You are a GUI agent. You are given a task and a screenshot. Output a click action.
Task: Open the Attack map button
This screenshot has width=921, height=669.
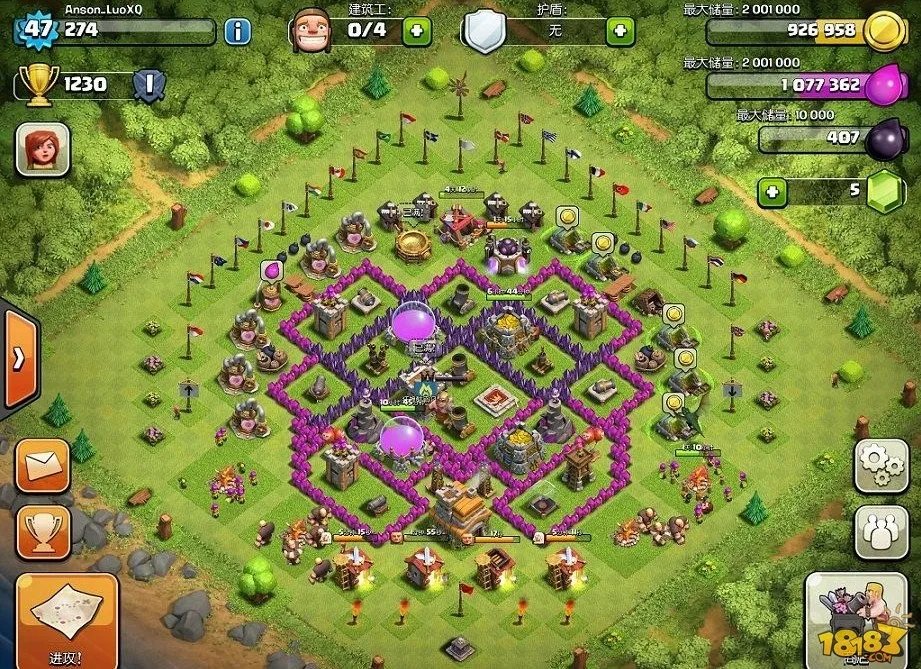67,616
